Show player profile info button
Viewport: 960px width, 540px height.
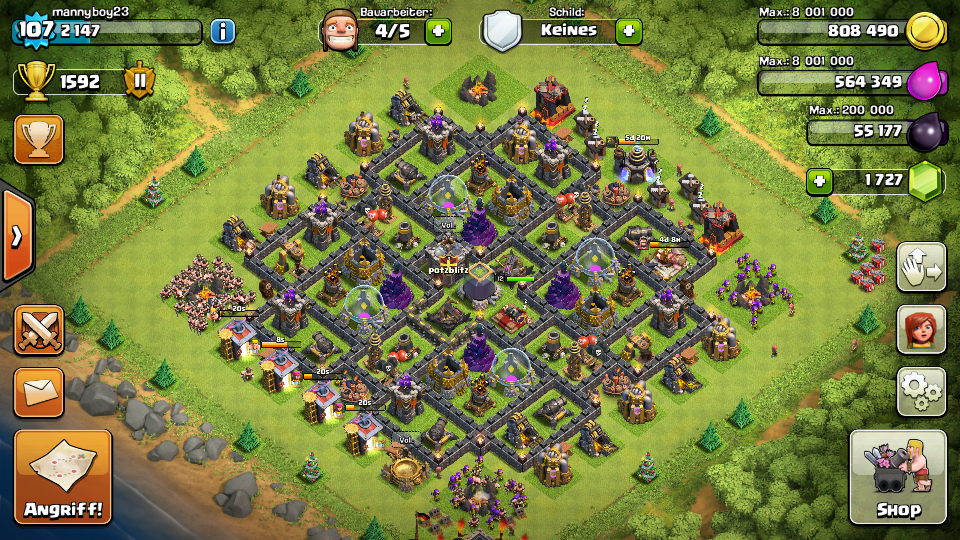coord(222,31)
